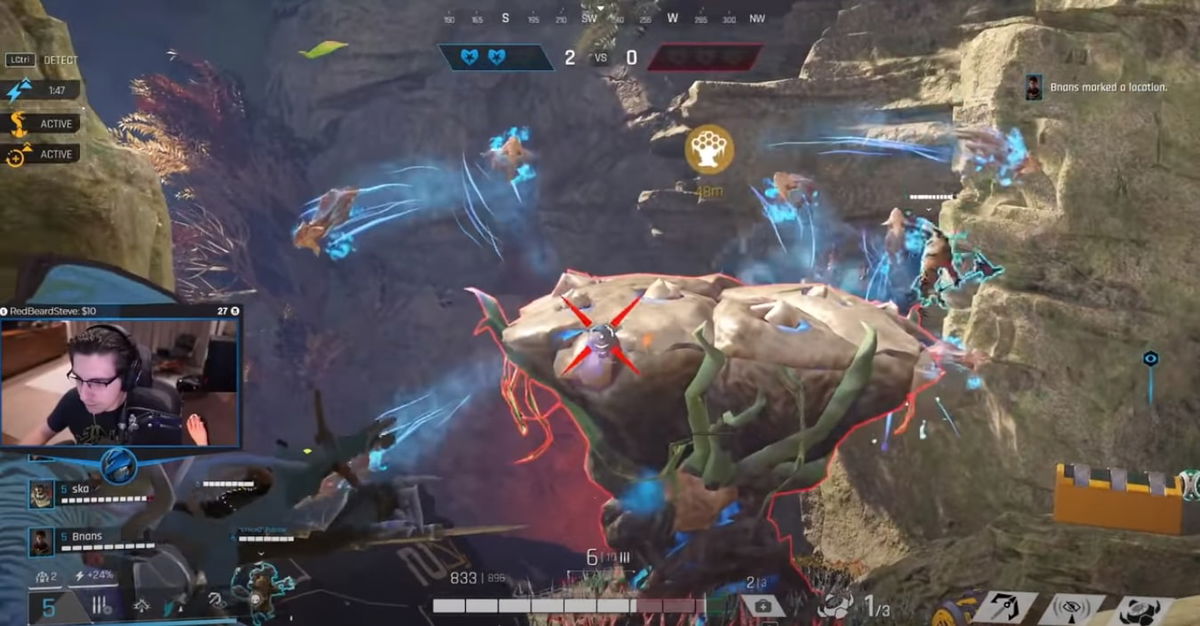Click the streamer webcam overlay

120,382
